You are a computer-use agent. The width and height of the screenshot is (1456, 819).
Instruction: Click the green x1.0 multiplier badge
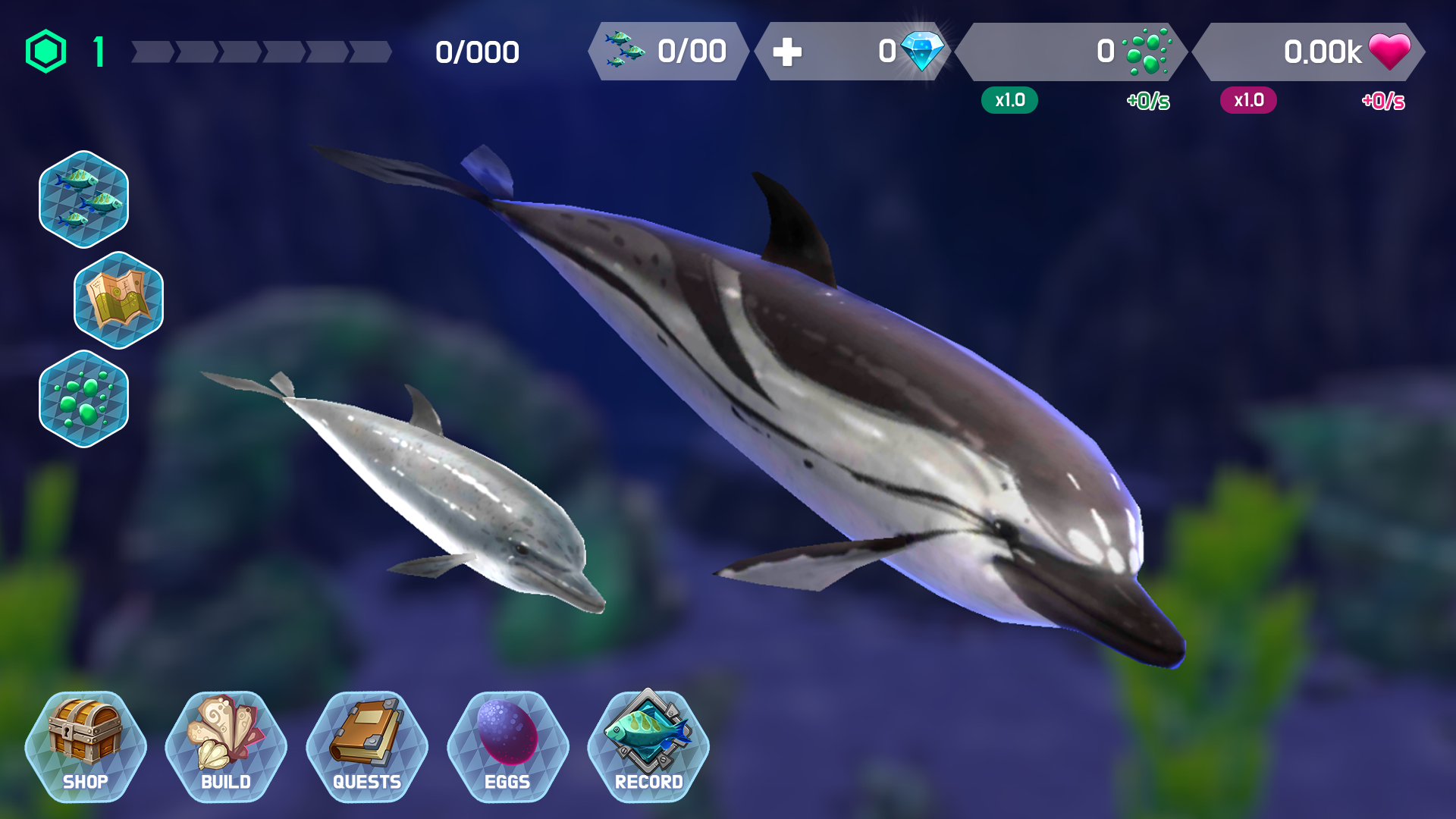tap(1009, 99)
